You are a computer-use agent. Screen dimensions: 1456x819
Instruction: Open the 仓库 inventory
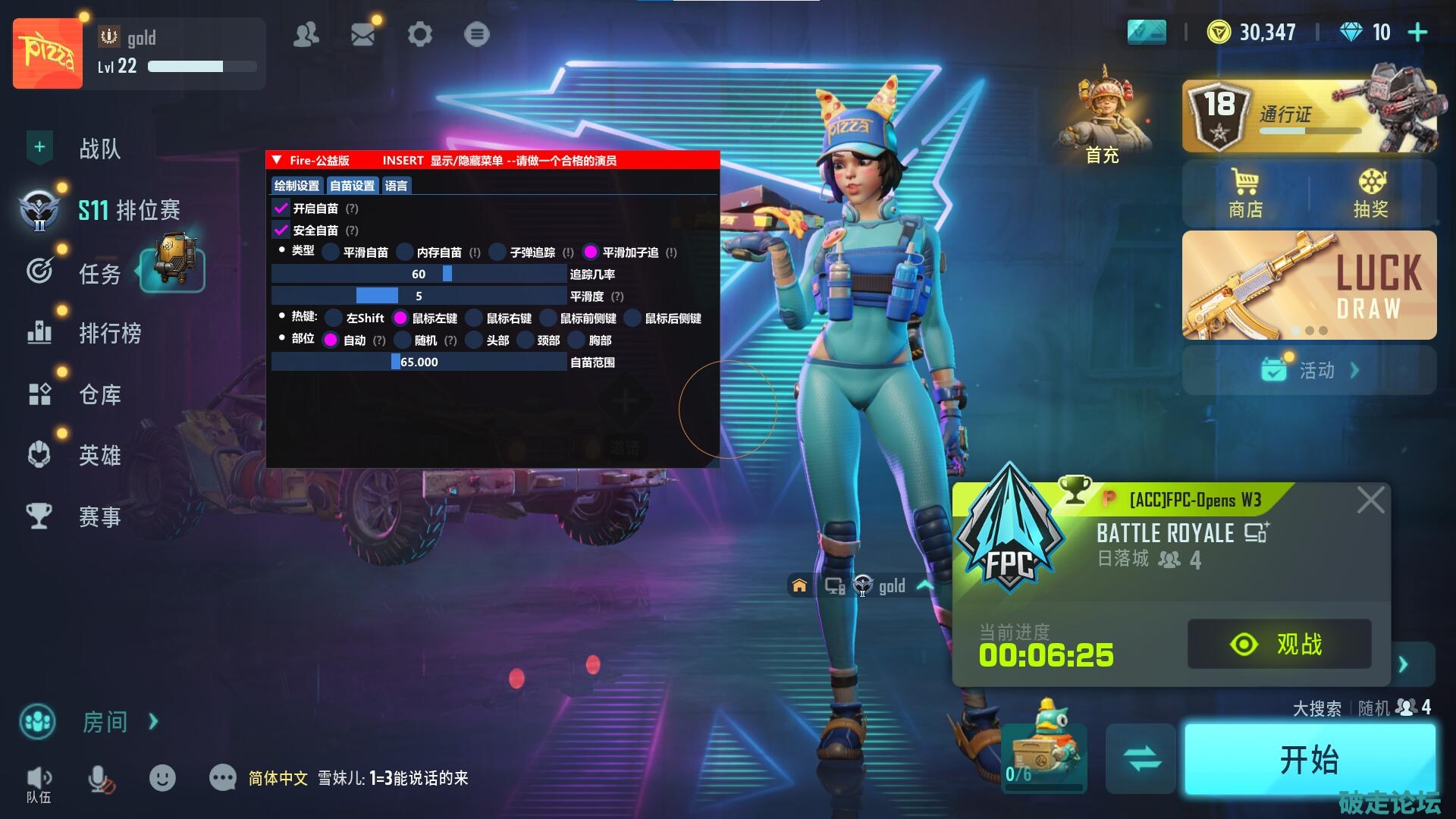[x=99, y=394]
